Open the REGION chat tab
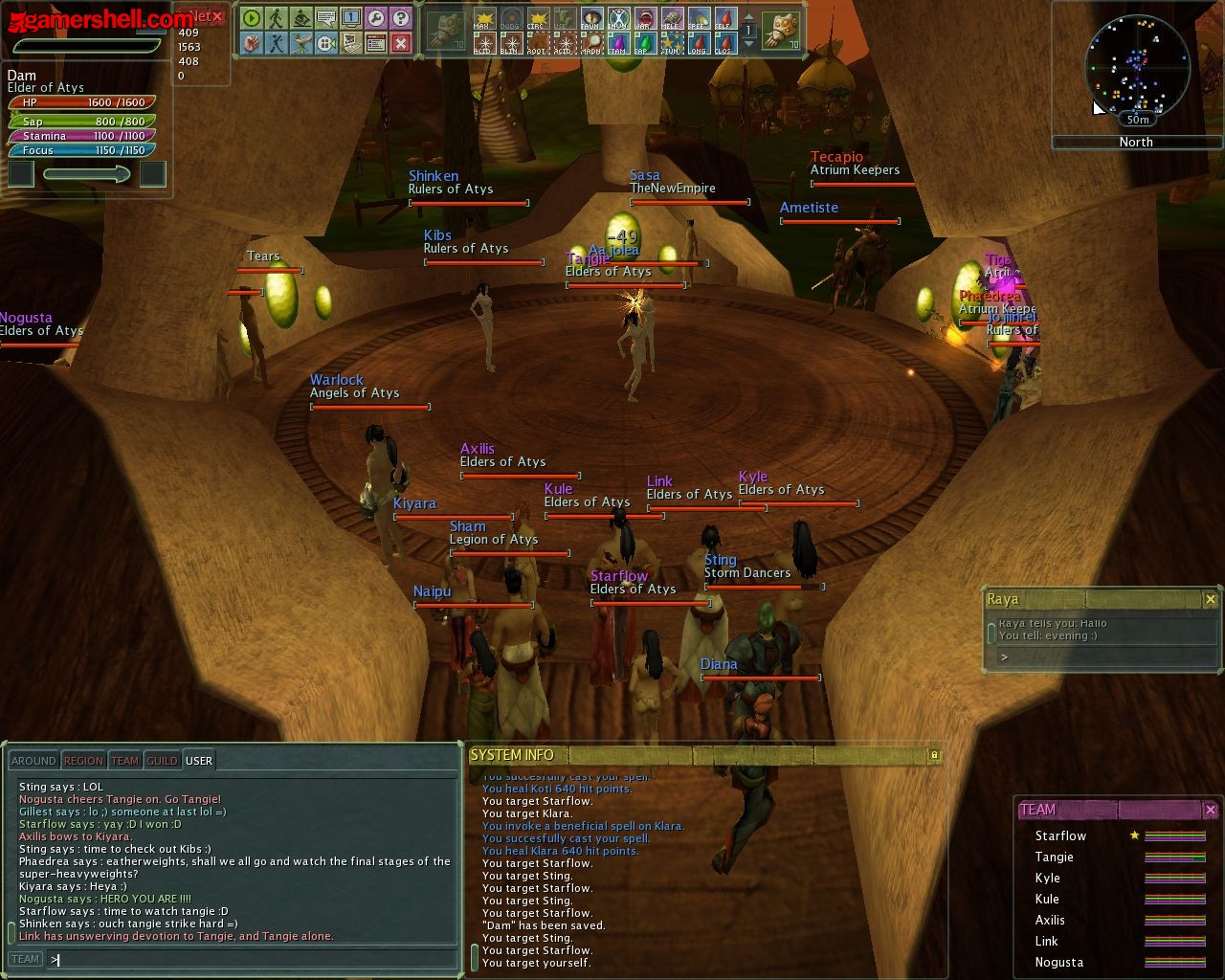The image size is (1225, 980). pyautogui.click(x=83, y=761)
